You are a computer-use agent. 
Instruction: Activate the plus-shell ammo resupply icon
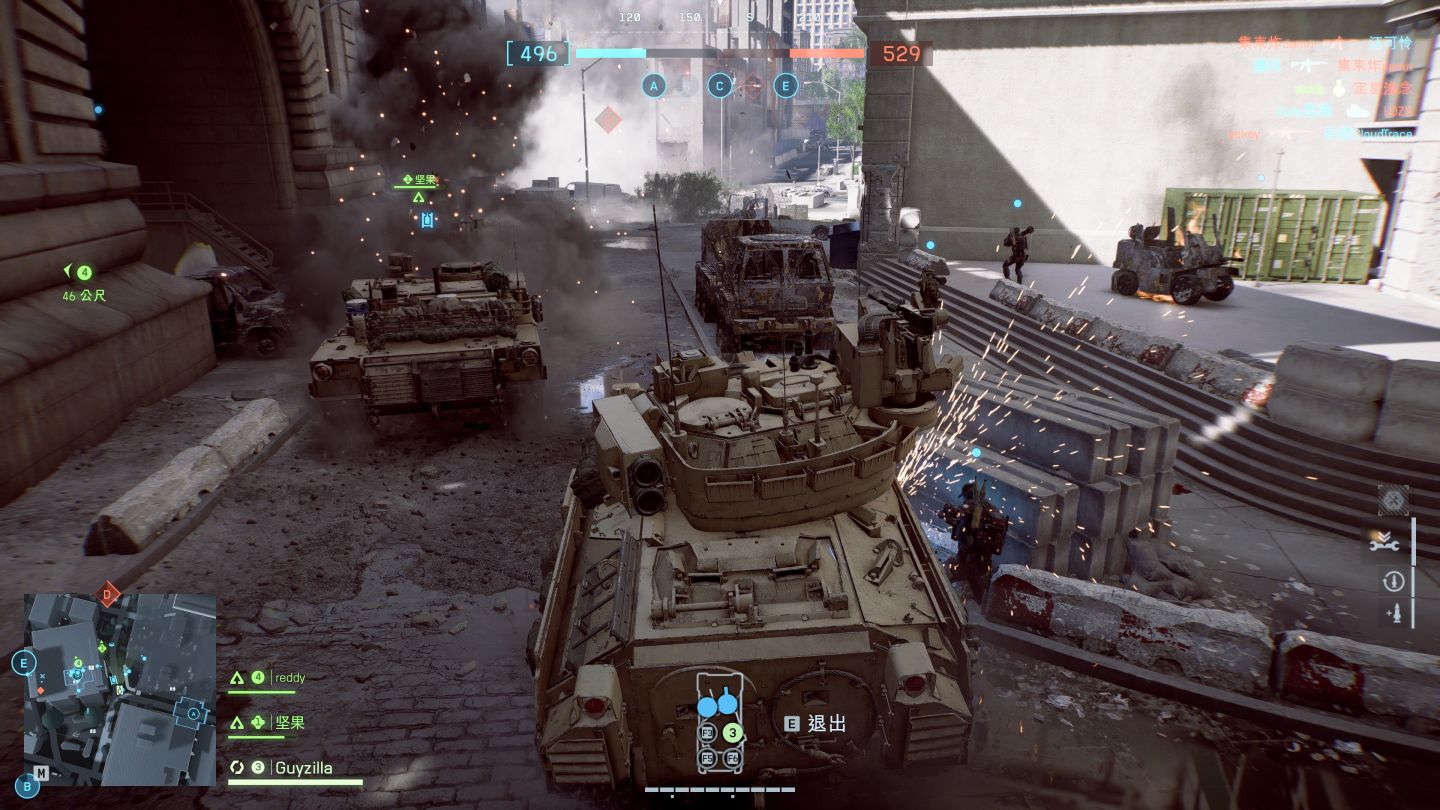point(1393,613)
